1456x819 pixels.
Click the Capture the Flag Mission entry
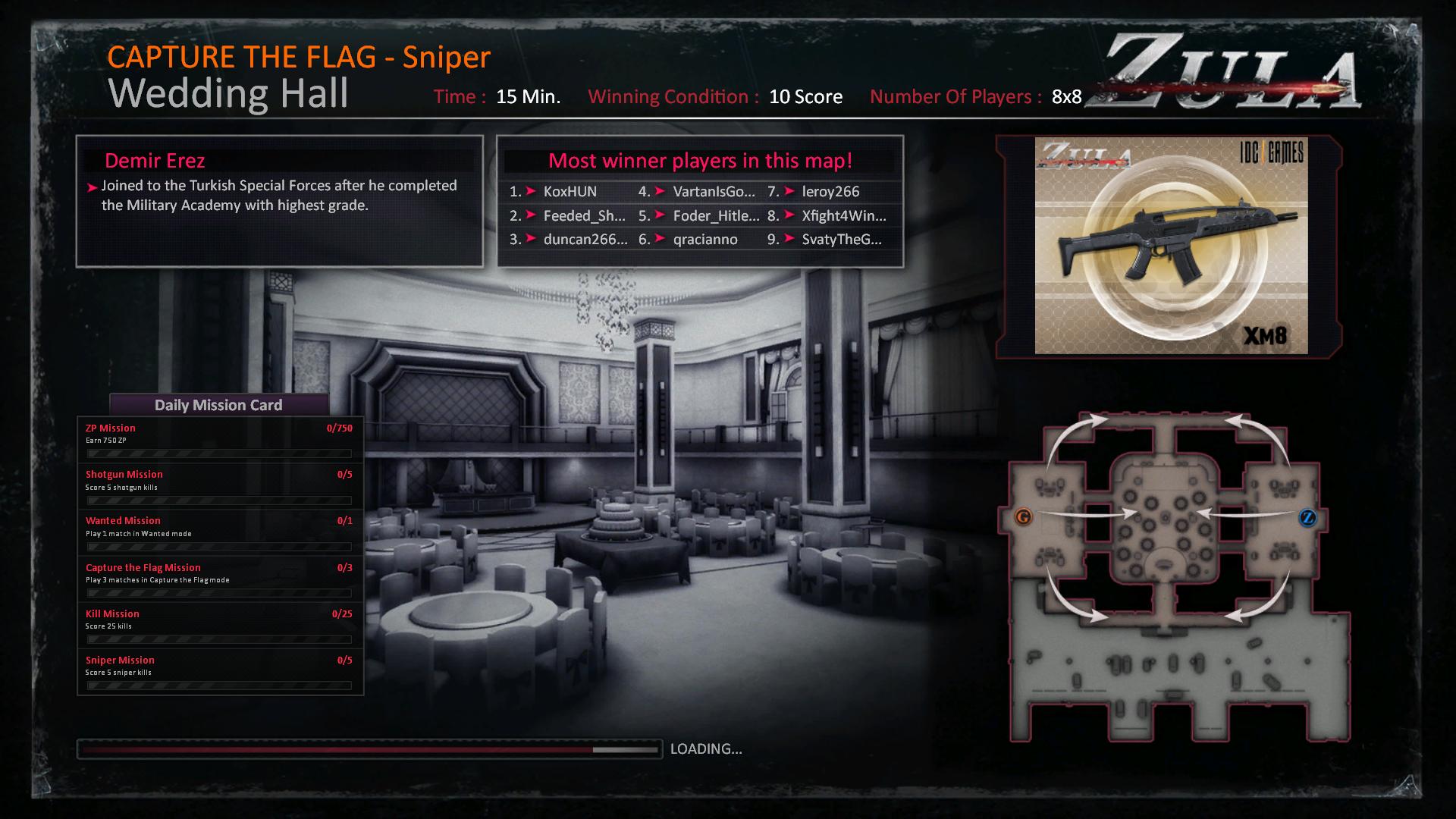click(x=219, y=579)
